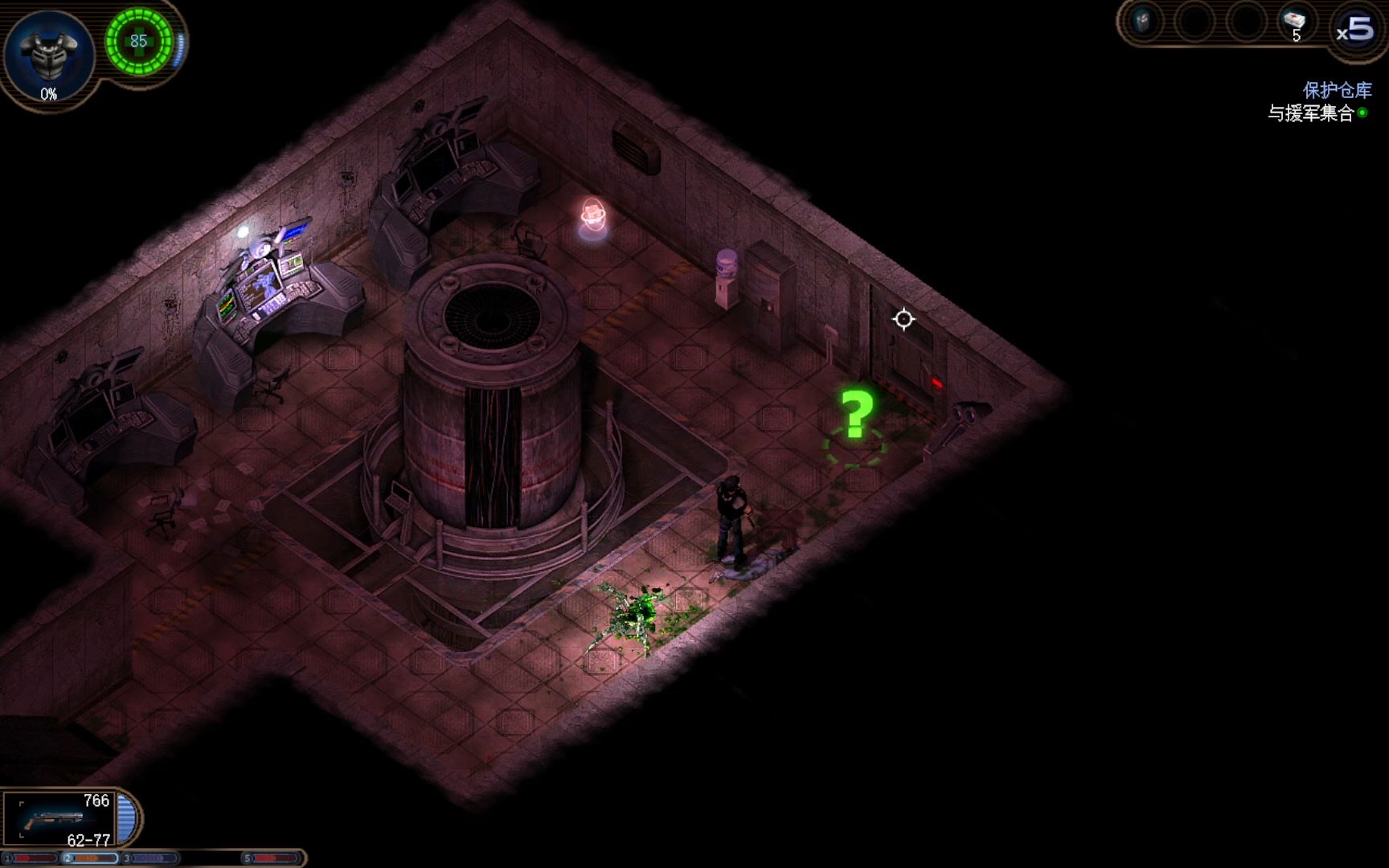
Task: Click the shotgun weapon panel
Action: tap(60, 820)
